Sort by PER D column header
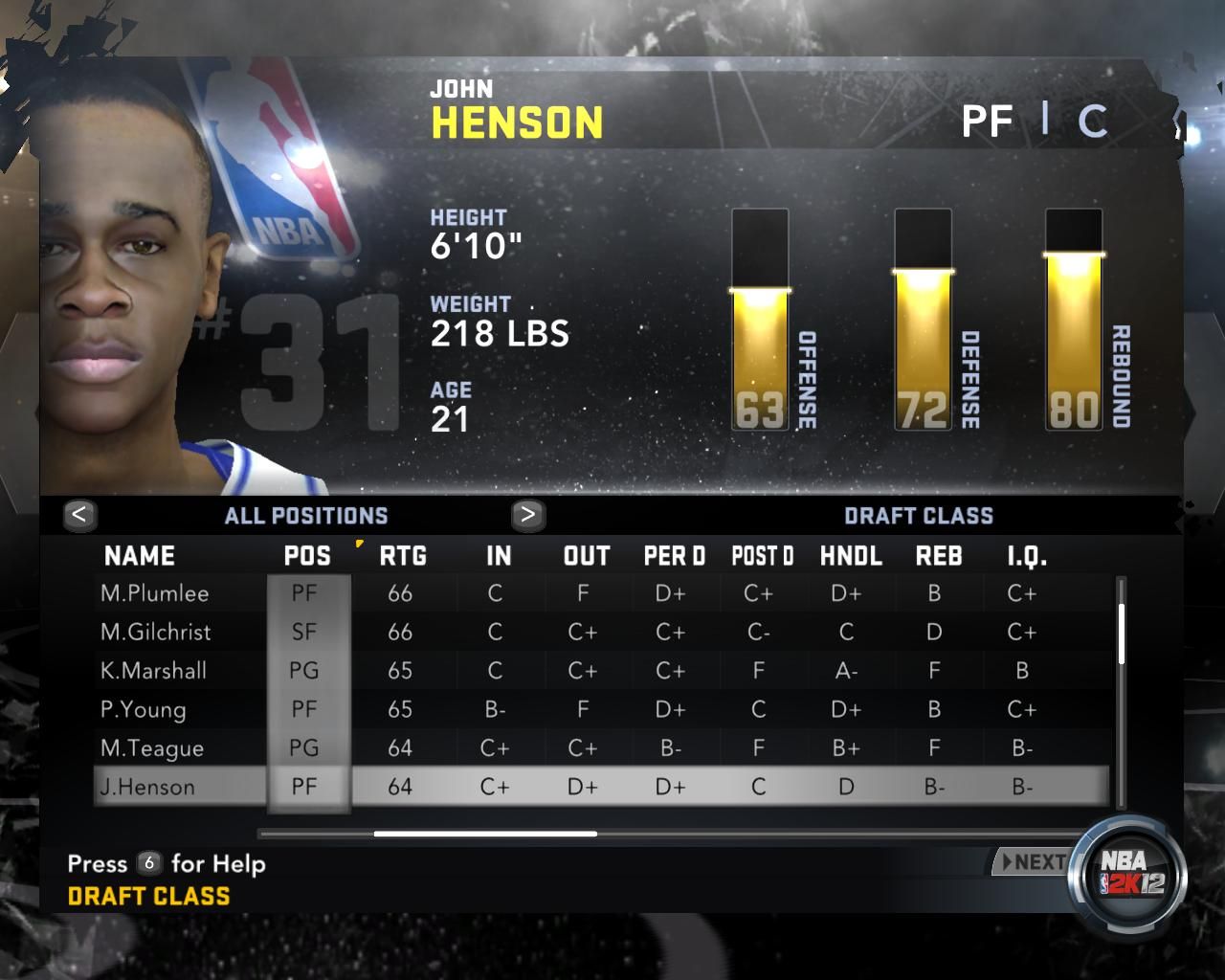The height and width of the screenshot is (980, 1225). 675,556
